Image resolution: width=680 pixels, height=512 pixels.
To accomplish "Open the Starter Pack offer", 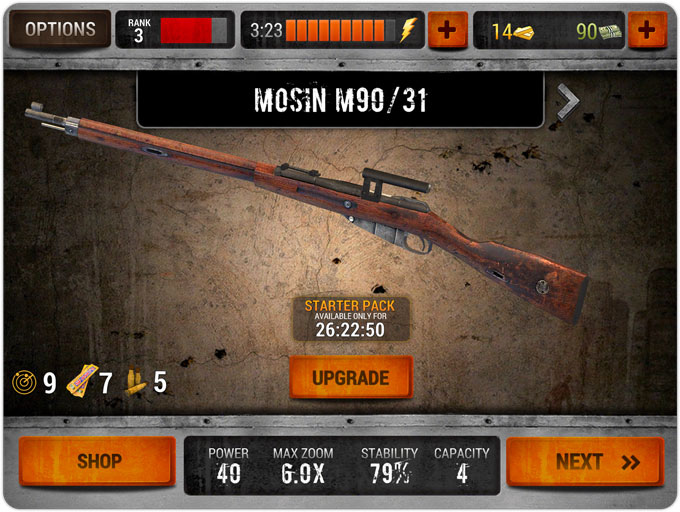I will coord(350,317).
